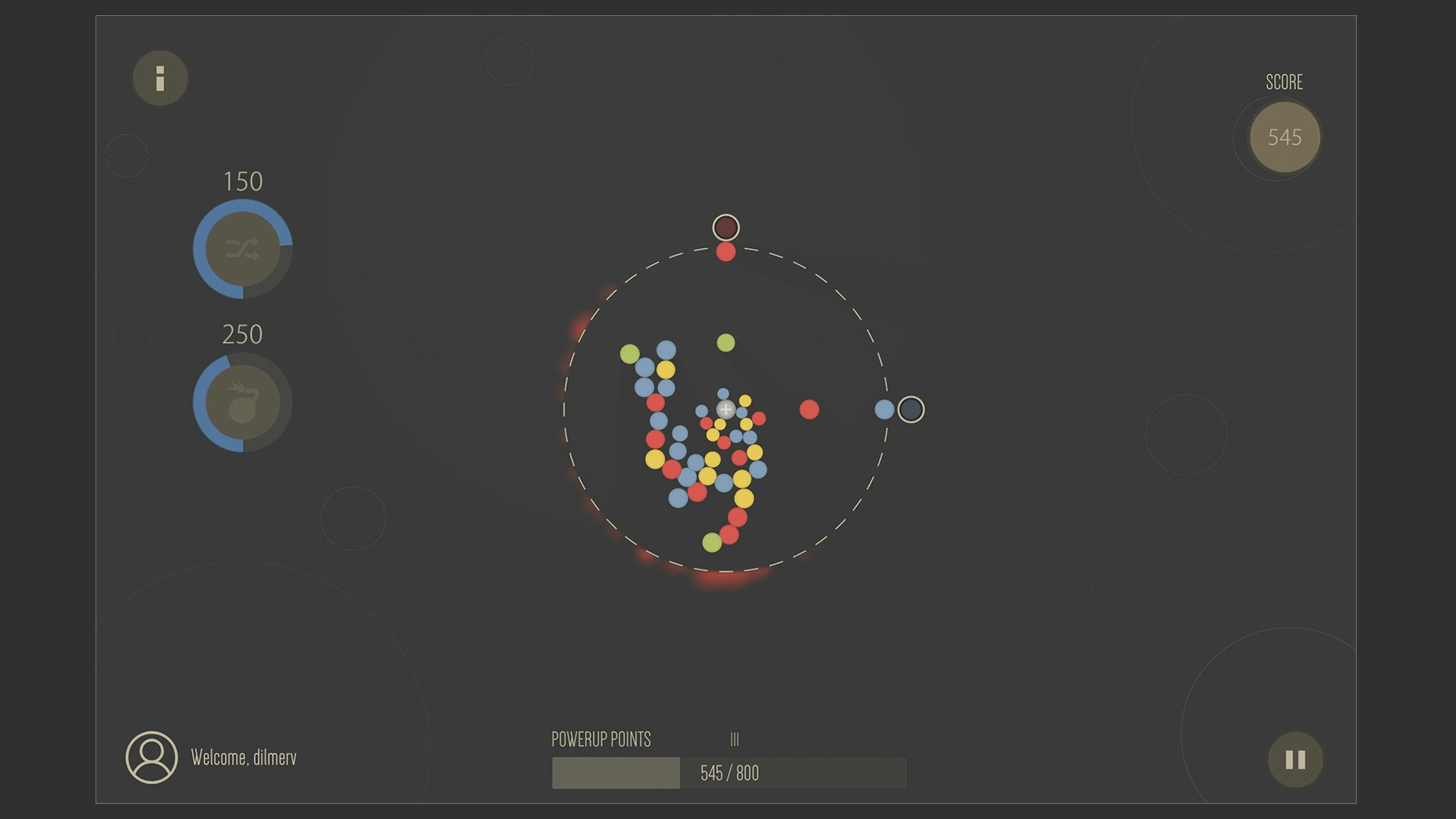Click the crosshair marker at the cluster center

click(x=724, y=408)
